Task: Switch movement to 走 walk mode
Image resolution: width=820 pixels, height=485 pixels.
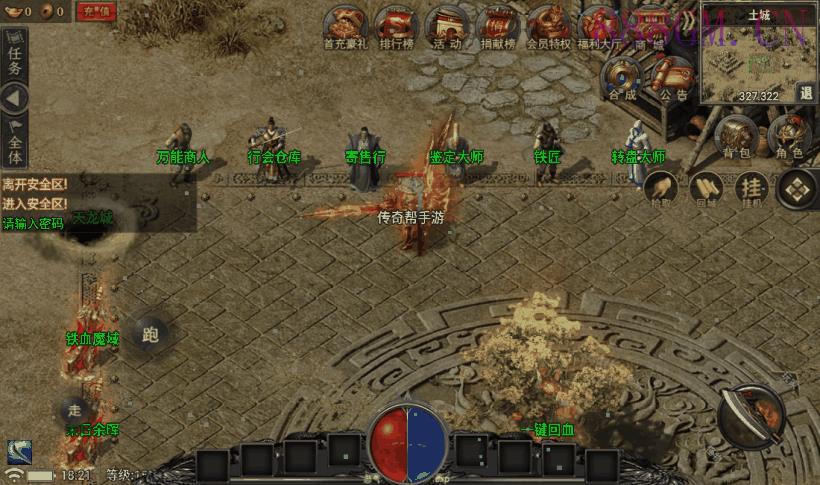Action: [74, 409]
